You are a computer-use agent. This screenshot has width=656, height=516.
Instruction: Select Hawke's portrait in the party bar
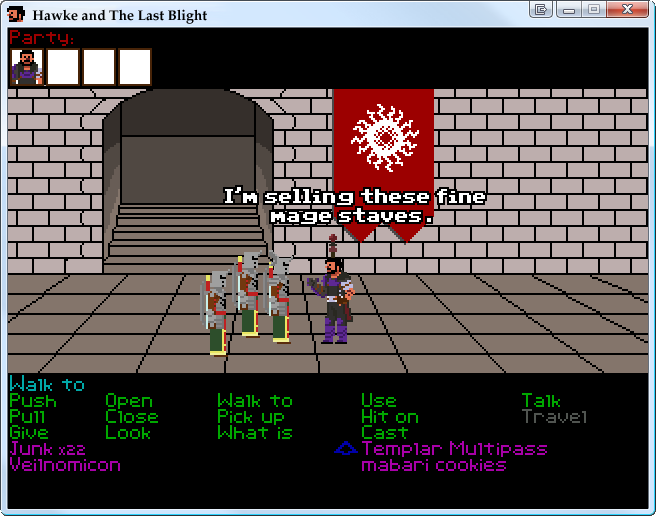pyautogui.click(x=27, y=67)
